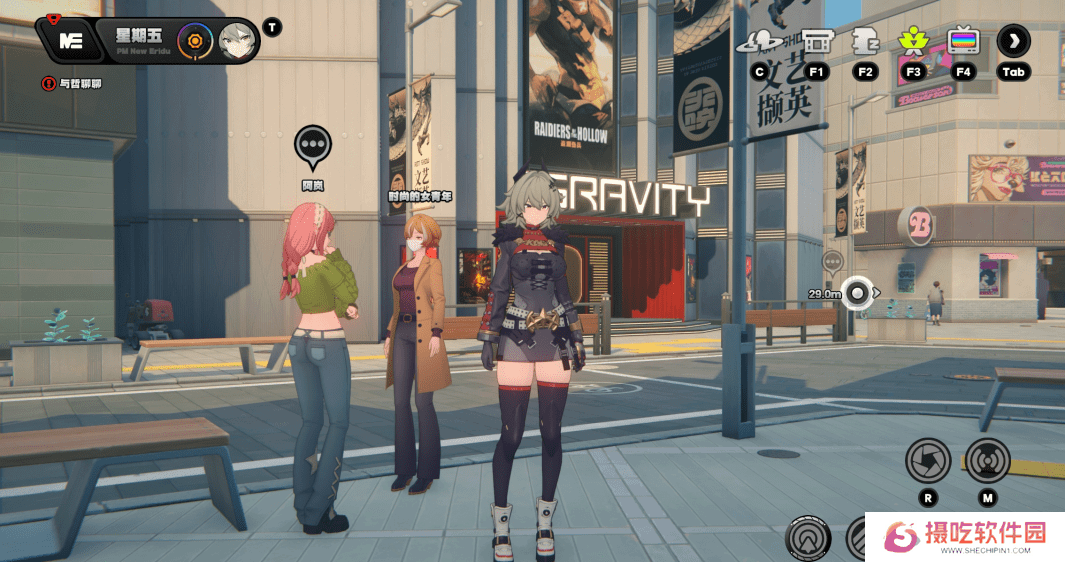Open the 与哲聊聊 quest tracker
The width and height of the screenshot is (1065, 562).
(72, 84)
